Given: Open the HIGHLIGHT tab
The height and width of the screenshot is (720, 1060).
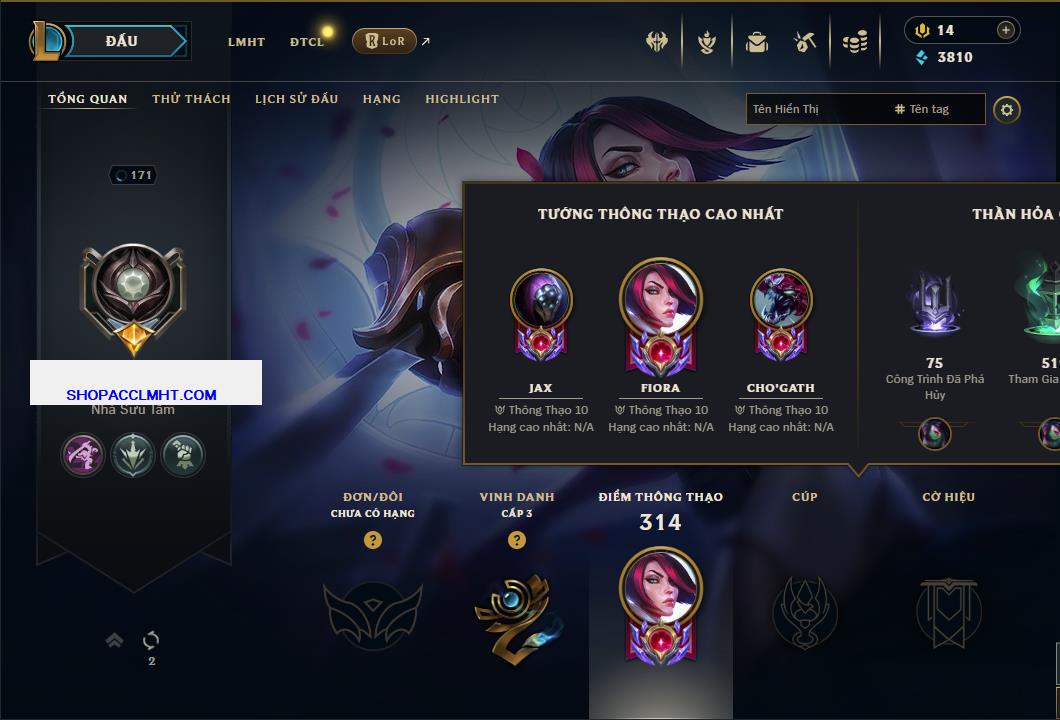Looking at the screenshot, I should 461,99.
